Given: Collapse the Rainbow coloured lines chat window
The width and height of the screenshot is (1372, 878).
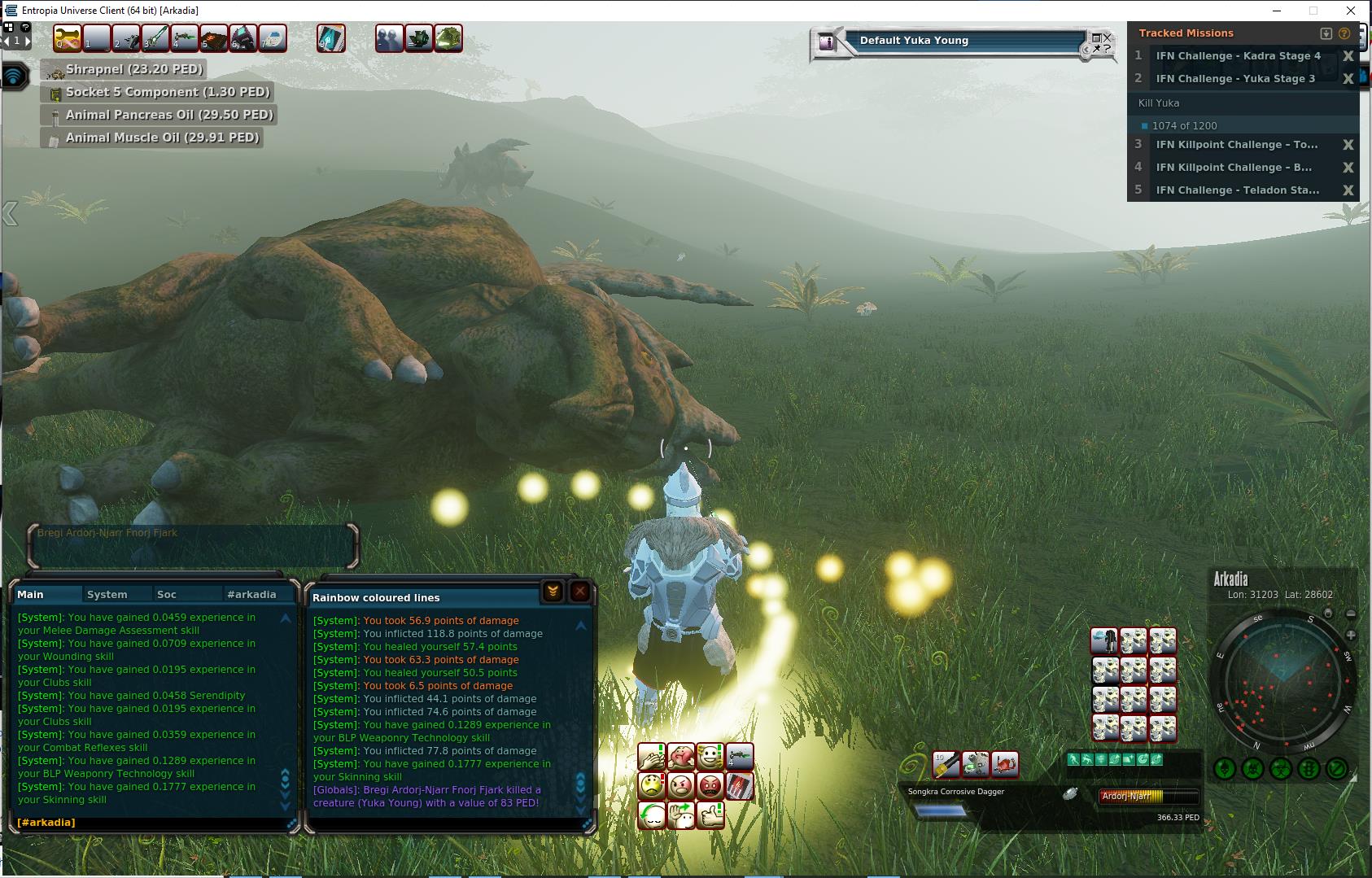Looking at the screenshot, I should pyautogui.click(x=553, y=592).
